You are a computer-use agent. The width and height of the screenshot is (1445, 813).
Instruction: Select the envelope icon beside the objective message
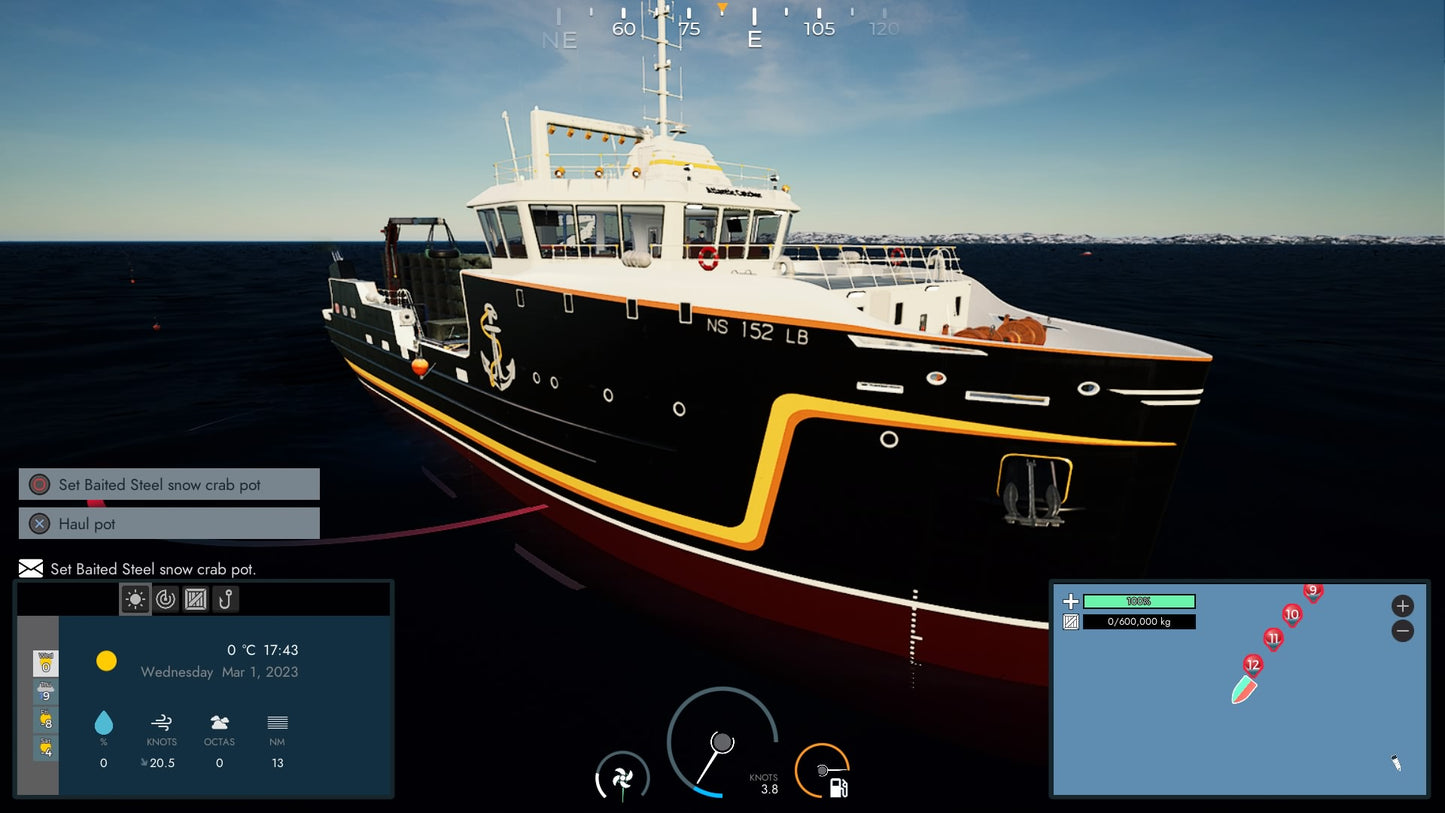tap(29, 568)
